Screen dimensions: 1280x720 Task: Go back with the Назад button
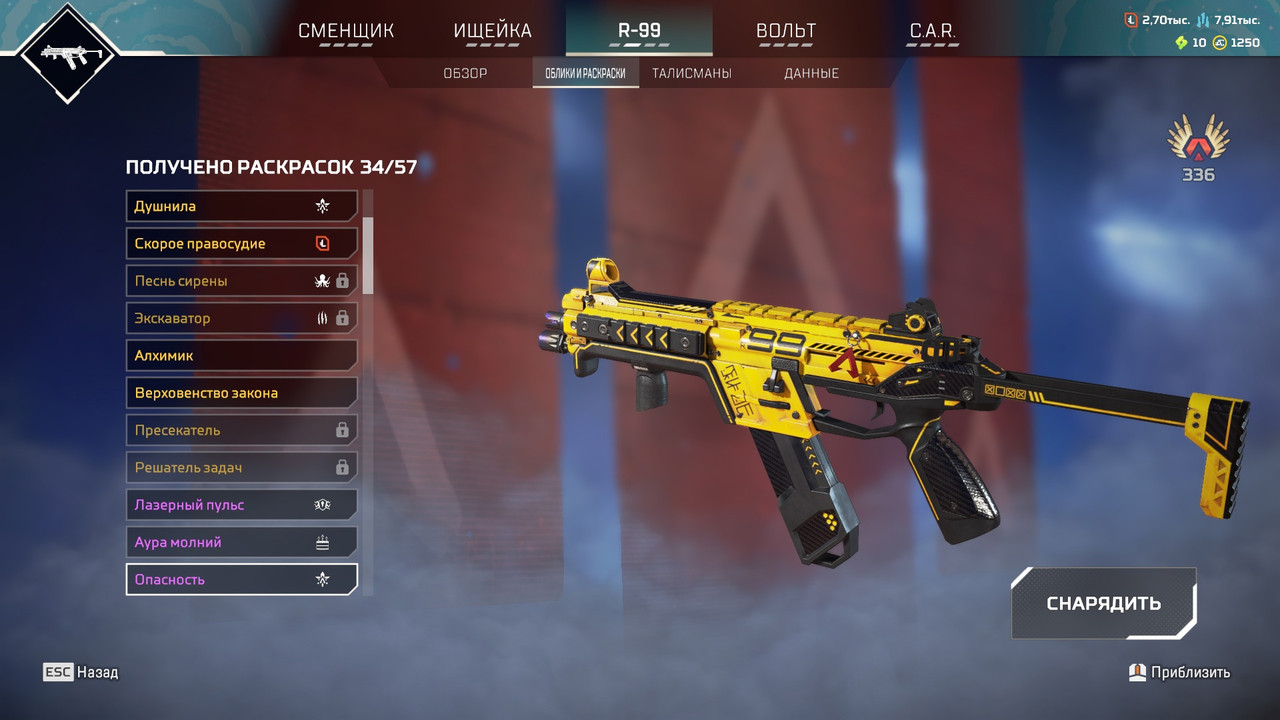(x=81, y=672)
